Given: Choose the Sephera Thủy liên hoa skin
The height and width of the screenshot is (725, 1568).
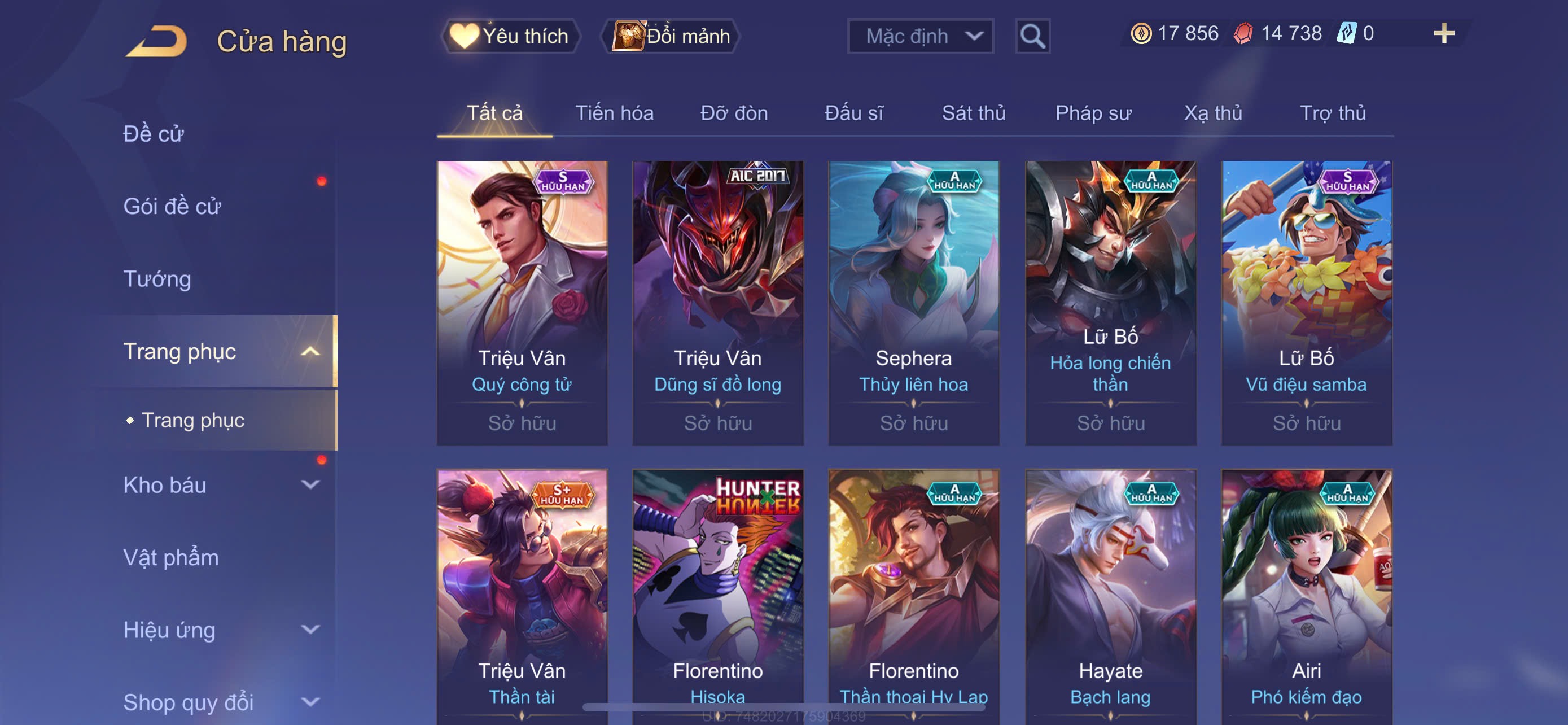Looking at the screenshot, I should coord(913,303).
